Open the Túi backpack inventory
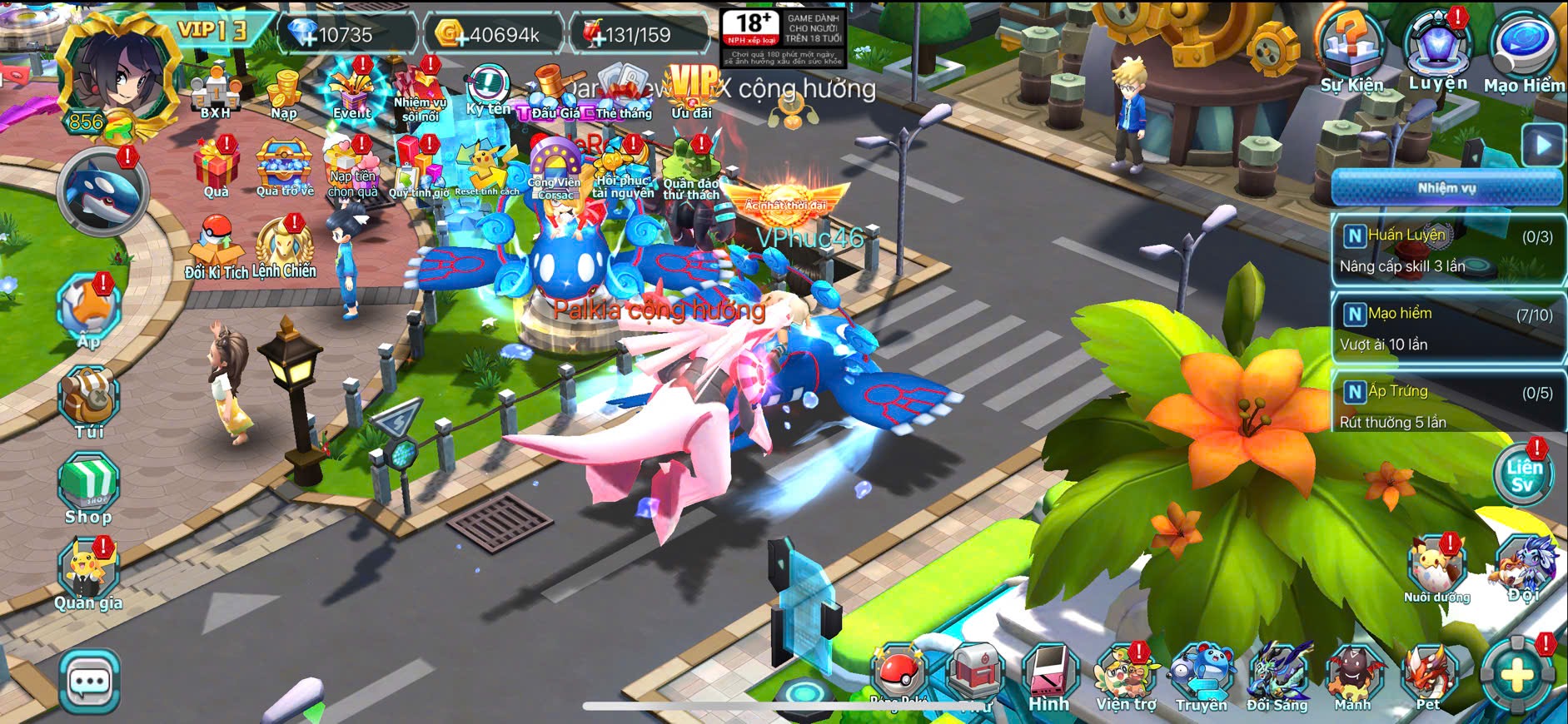This screenshot has height=724, width=1568. (89, 402)
